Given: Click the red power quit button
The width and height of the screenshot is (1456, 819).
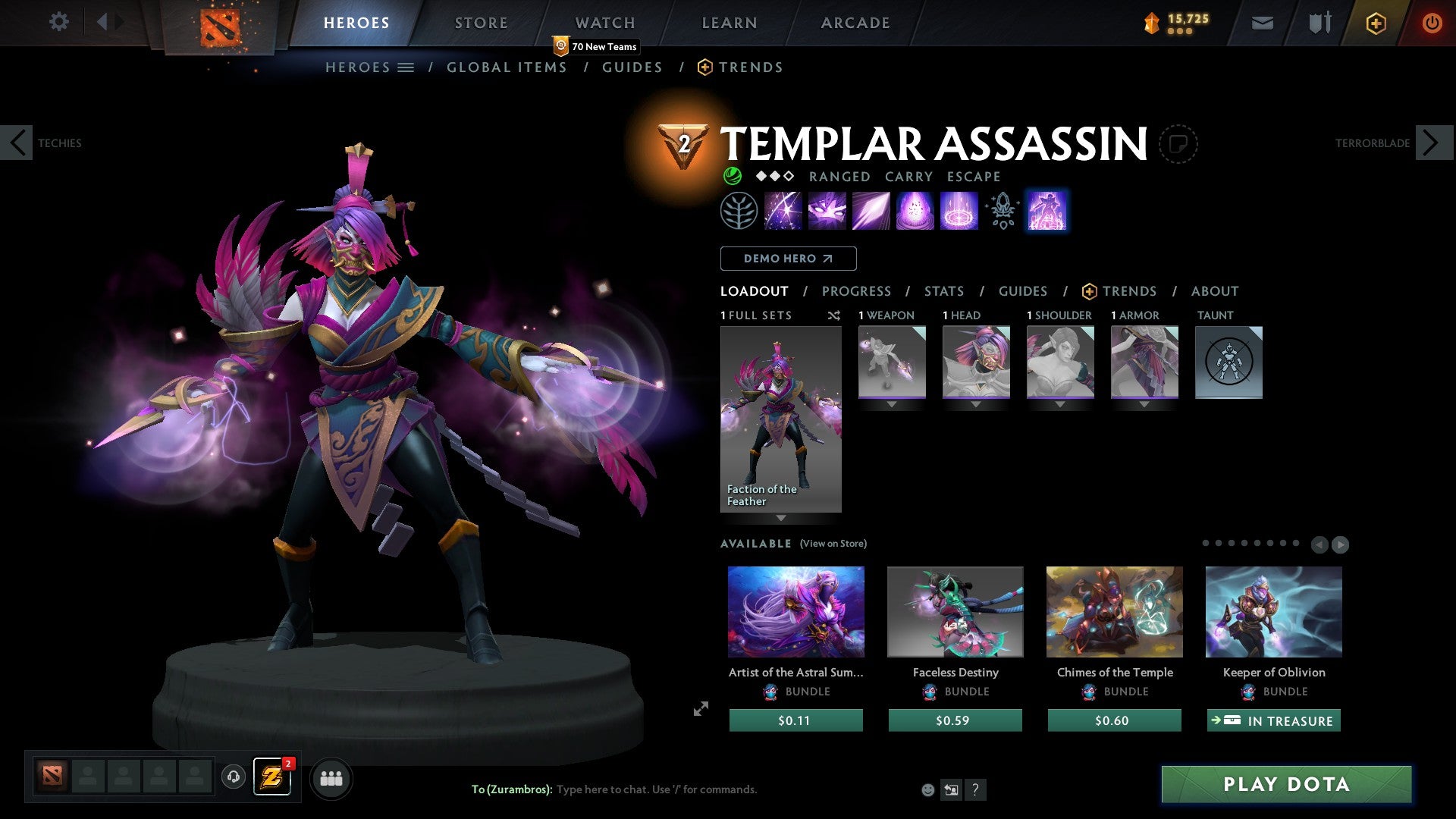Looking at the screenshot, I should [1432, 23].
